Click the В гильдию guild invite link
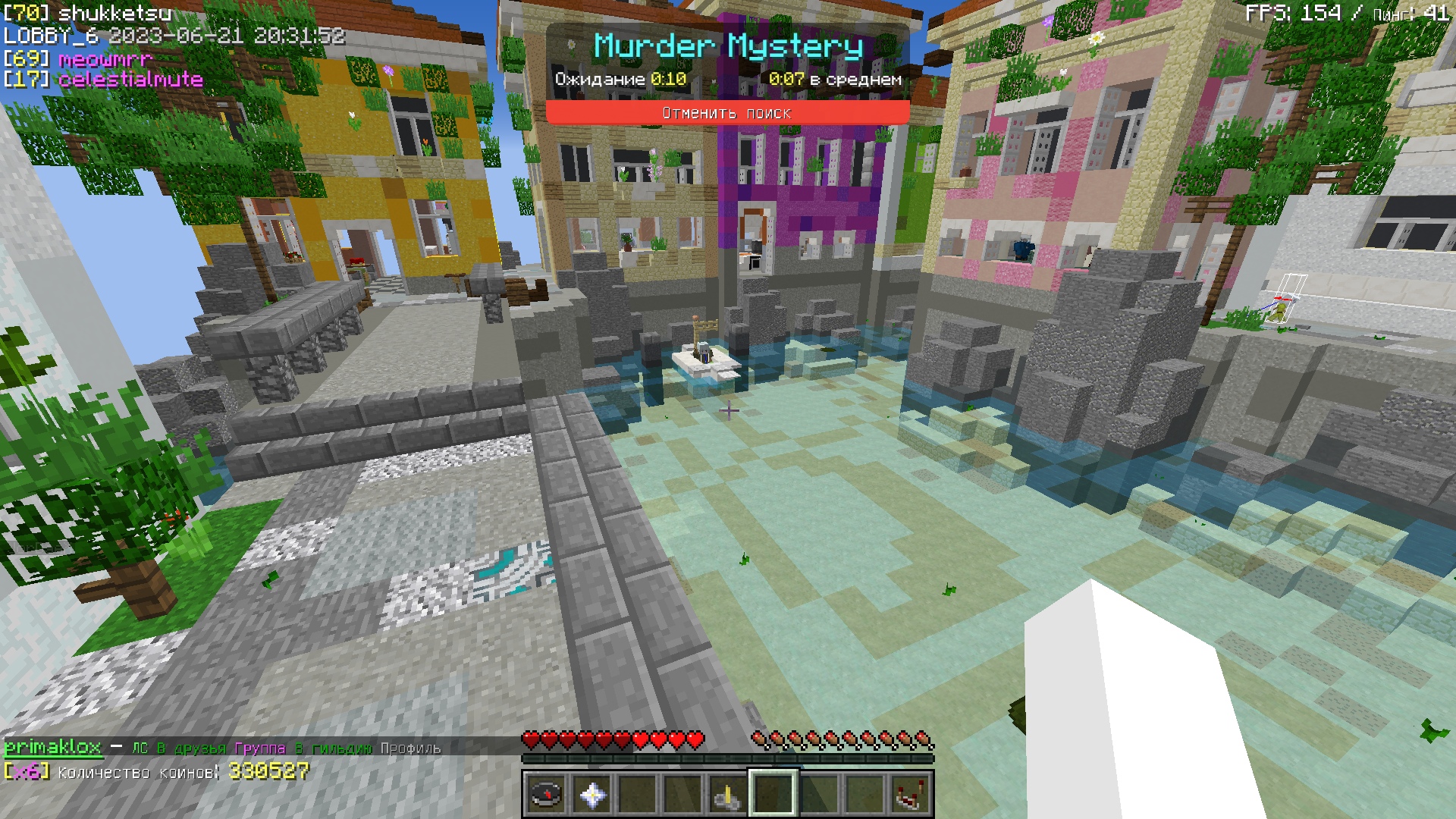This screenshot has height=819, width=1456. pos(333,748)
